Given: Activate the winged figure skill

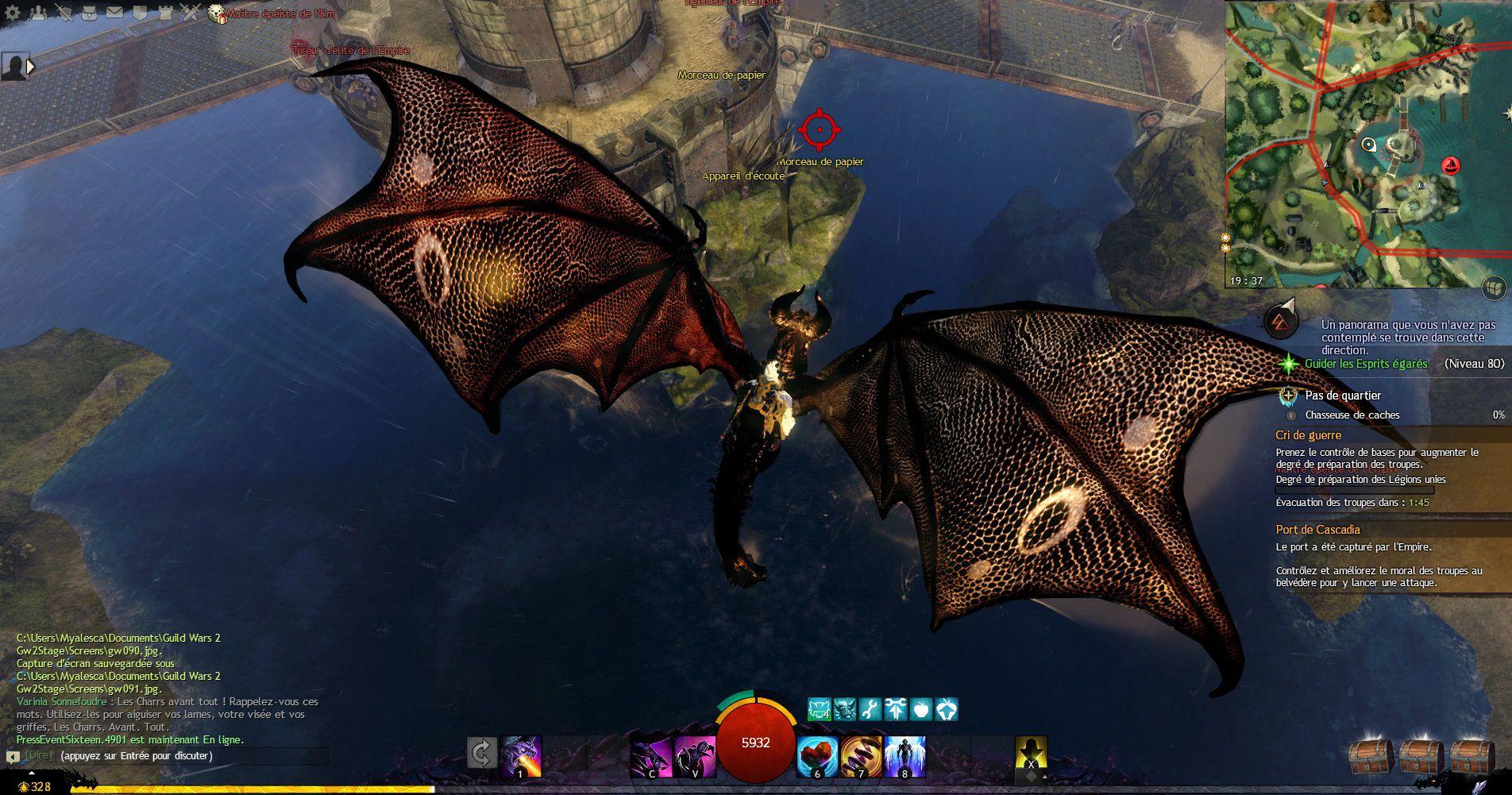Looking at the screenshot, I should coord(904,756).
